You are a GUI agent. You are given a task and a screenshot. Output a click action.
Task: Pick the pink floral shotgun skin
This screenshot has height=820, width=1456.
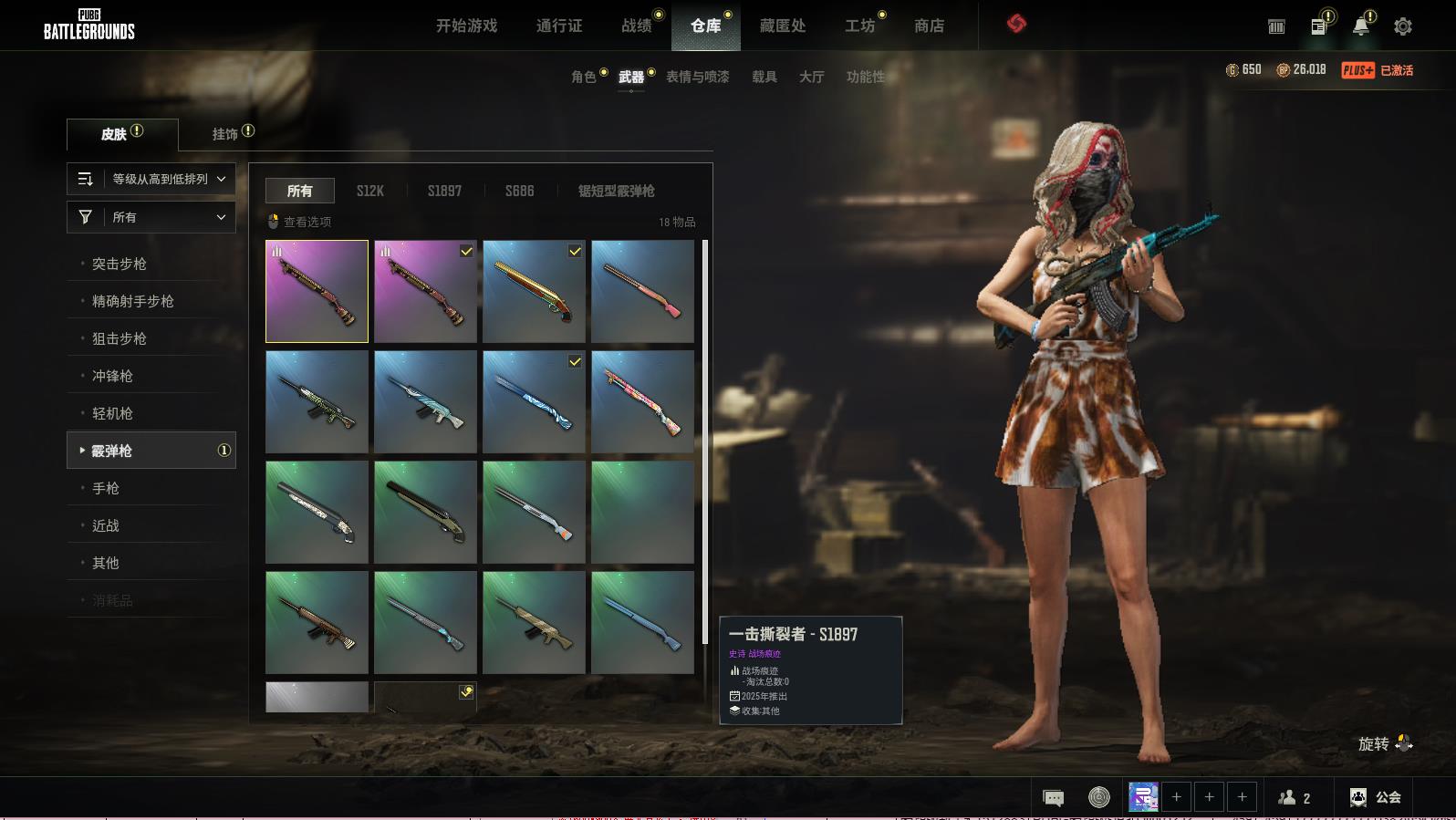(x=642, y=401)
